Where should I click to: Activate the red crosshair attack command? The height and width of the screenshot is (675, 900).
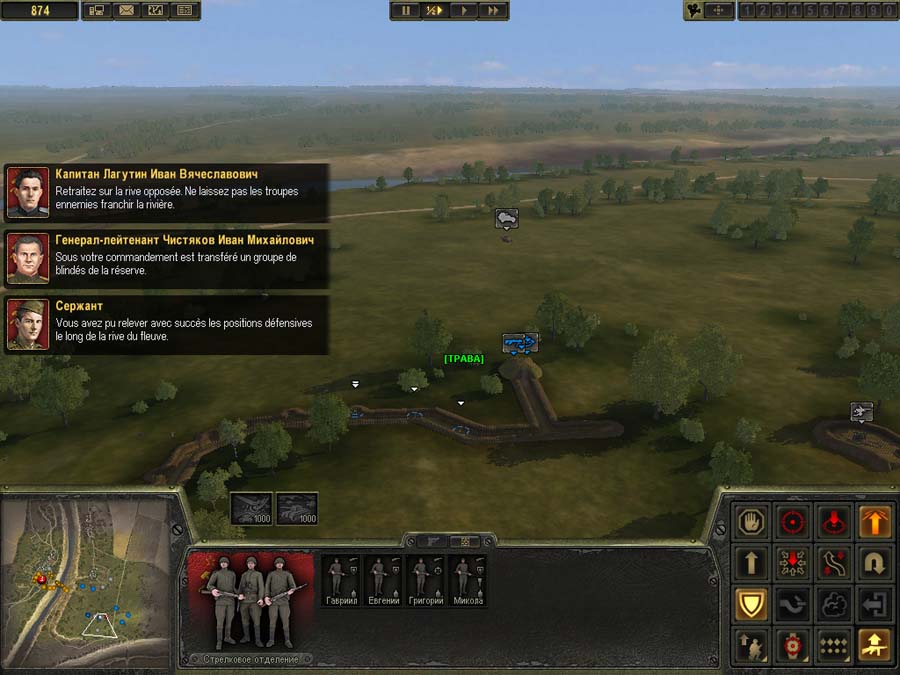pos(794,521)
